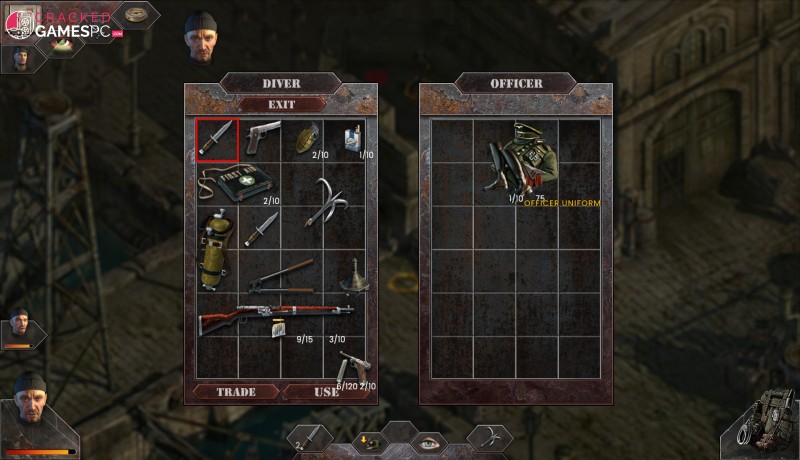Click the Trade button
This screenshot has width=800, height=460.
(236, 392)
